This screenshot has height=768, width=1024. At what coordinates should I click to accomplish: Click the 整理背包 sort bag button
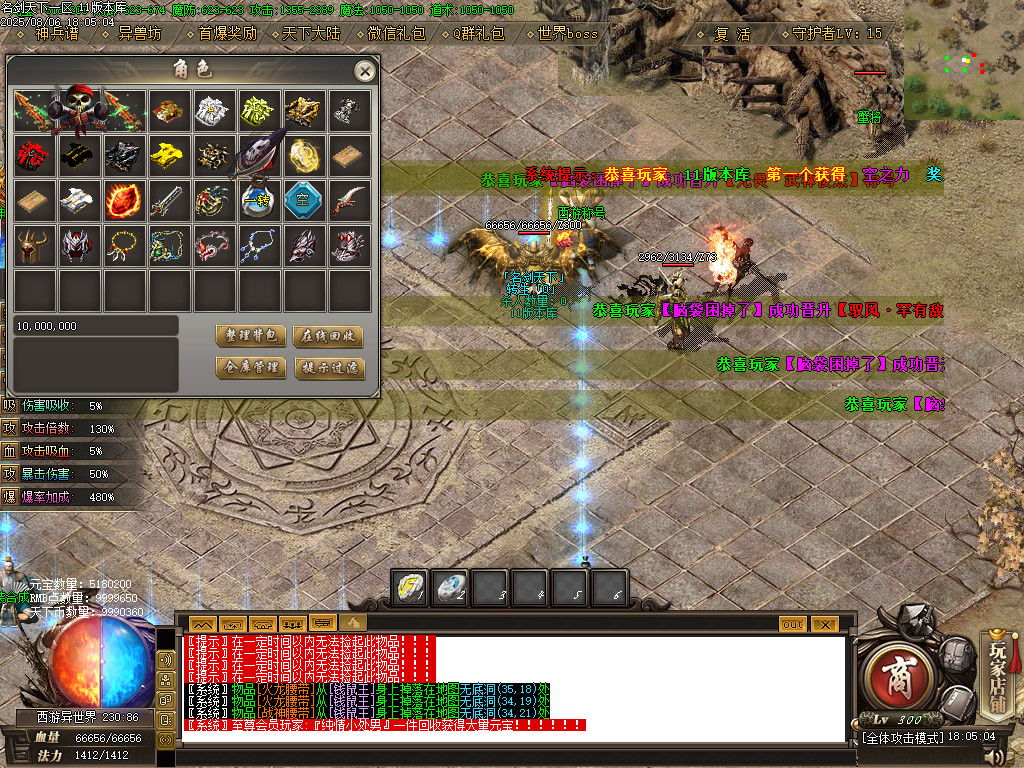coord(250,336)
